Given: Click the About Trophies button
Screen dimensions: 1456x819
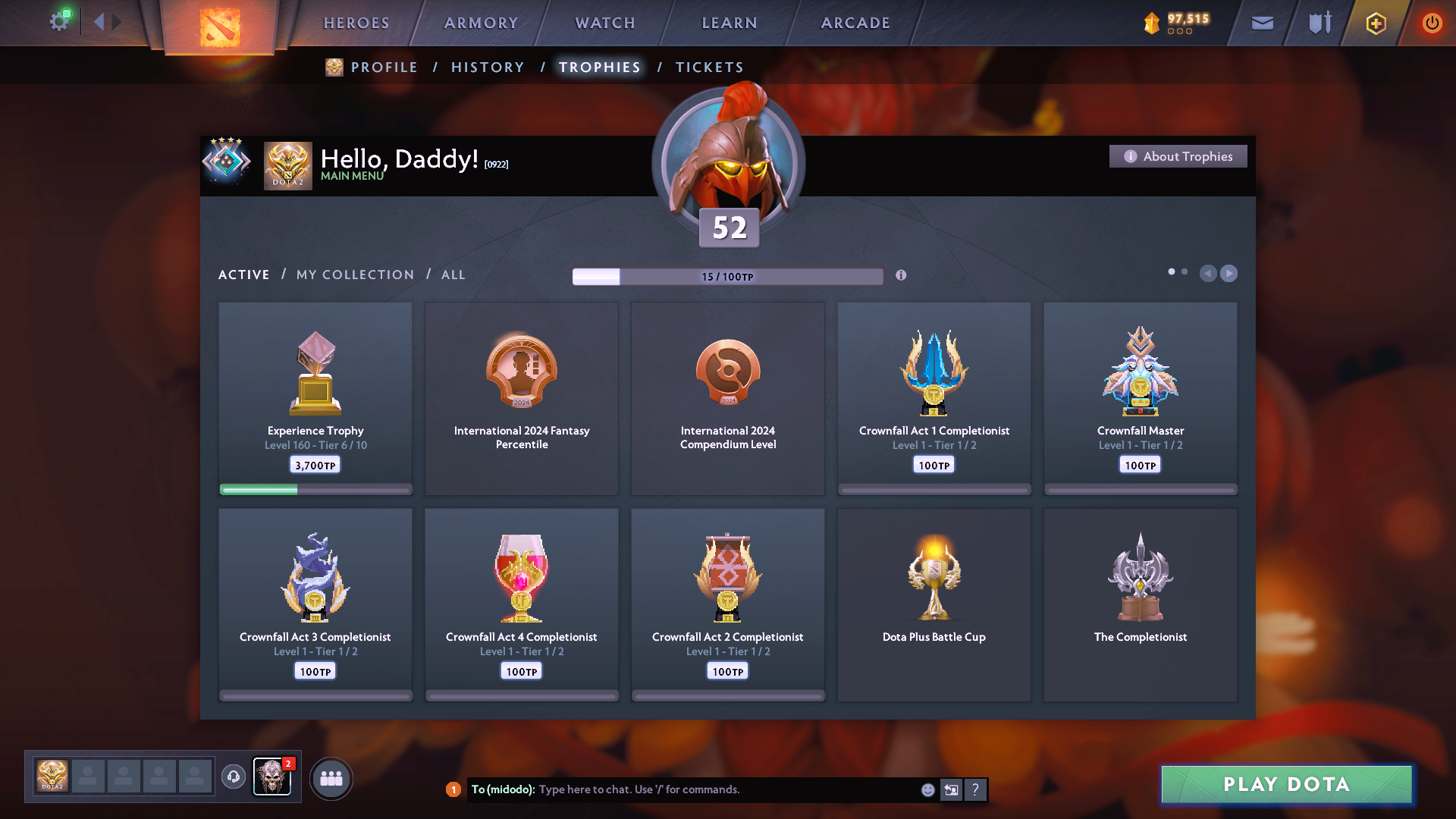Looking at the screenshot, I should click(1178, 156).
